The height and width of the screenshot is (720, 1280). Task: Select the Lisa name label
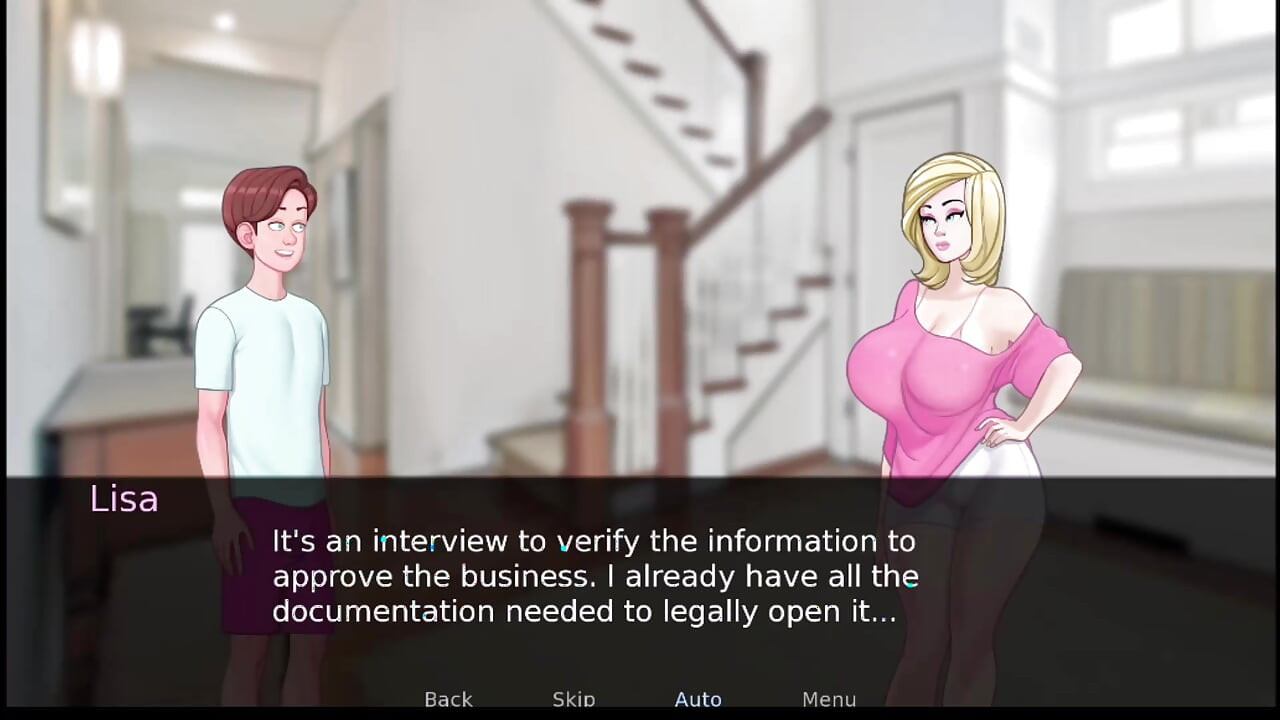[123, 499]
